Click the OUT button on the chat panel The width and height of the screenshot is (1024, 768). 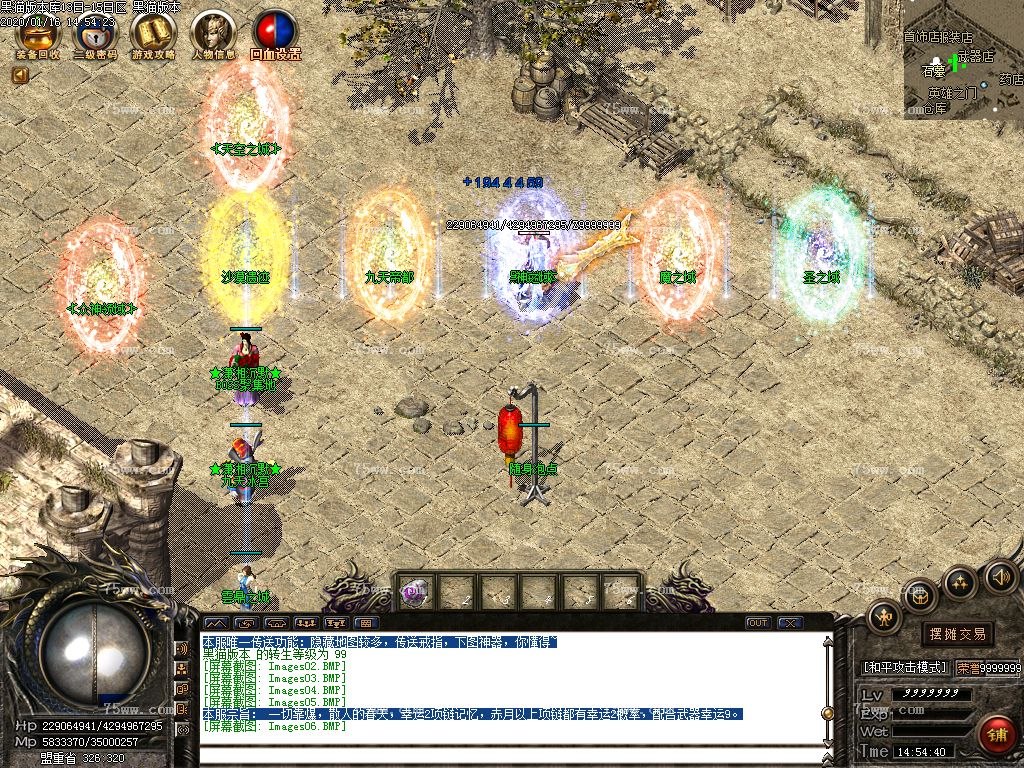(758, 623)
